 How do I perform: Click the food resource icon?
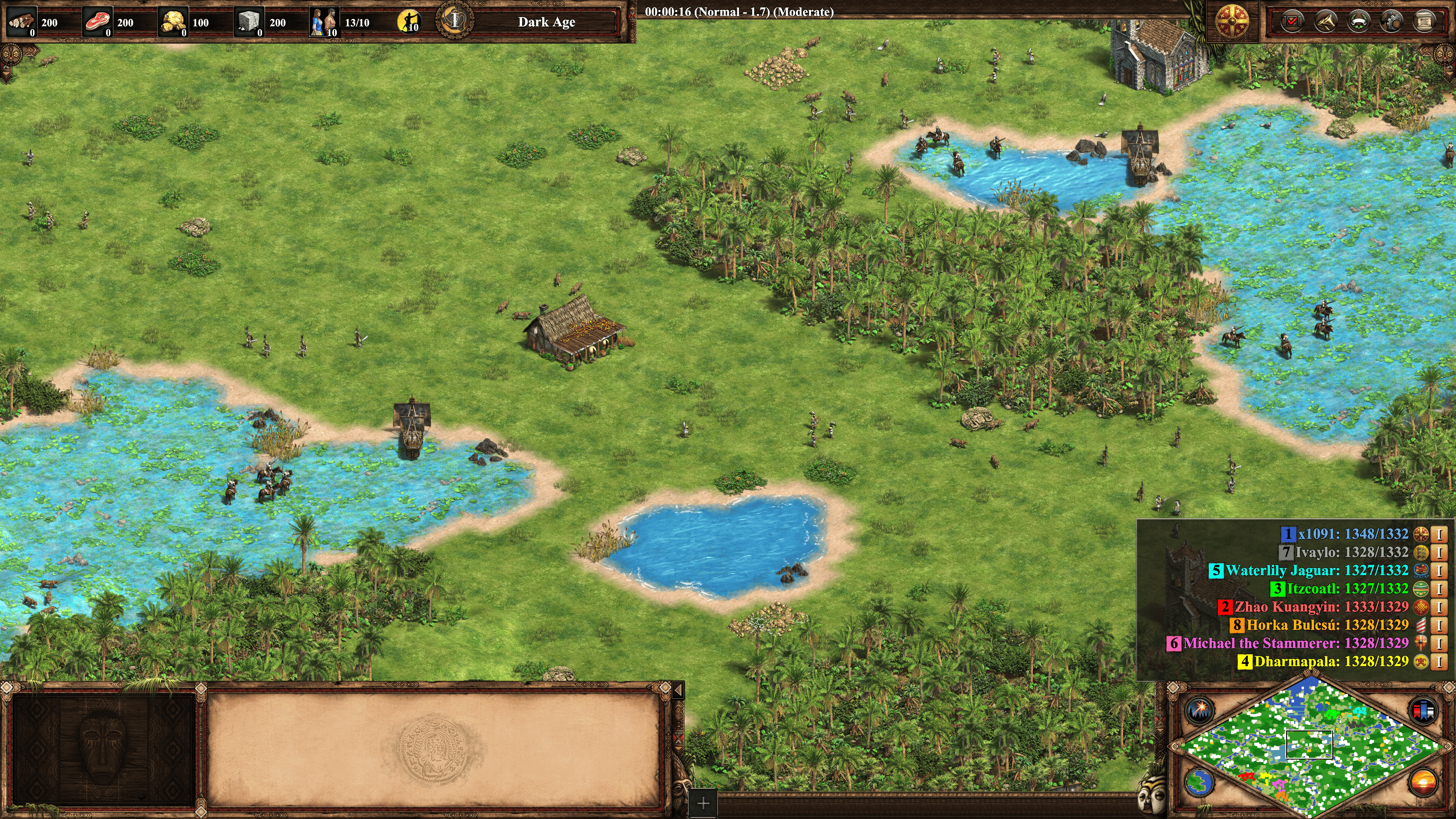[x=97, y=22]
